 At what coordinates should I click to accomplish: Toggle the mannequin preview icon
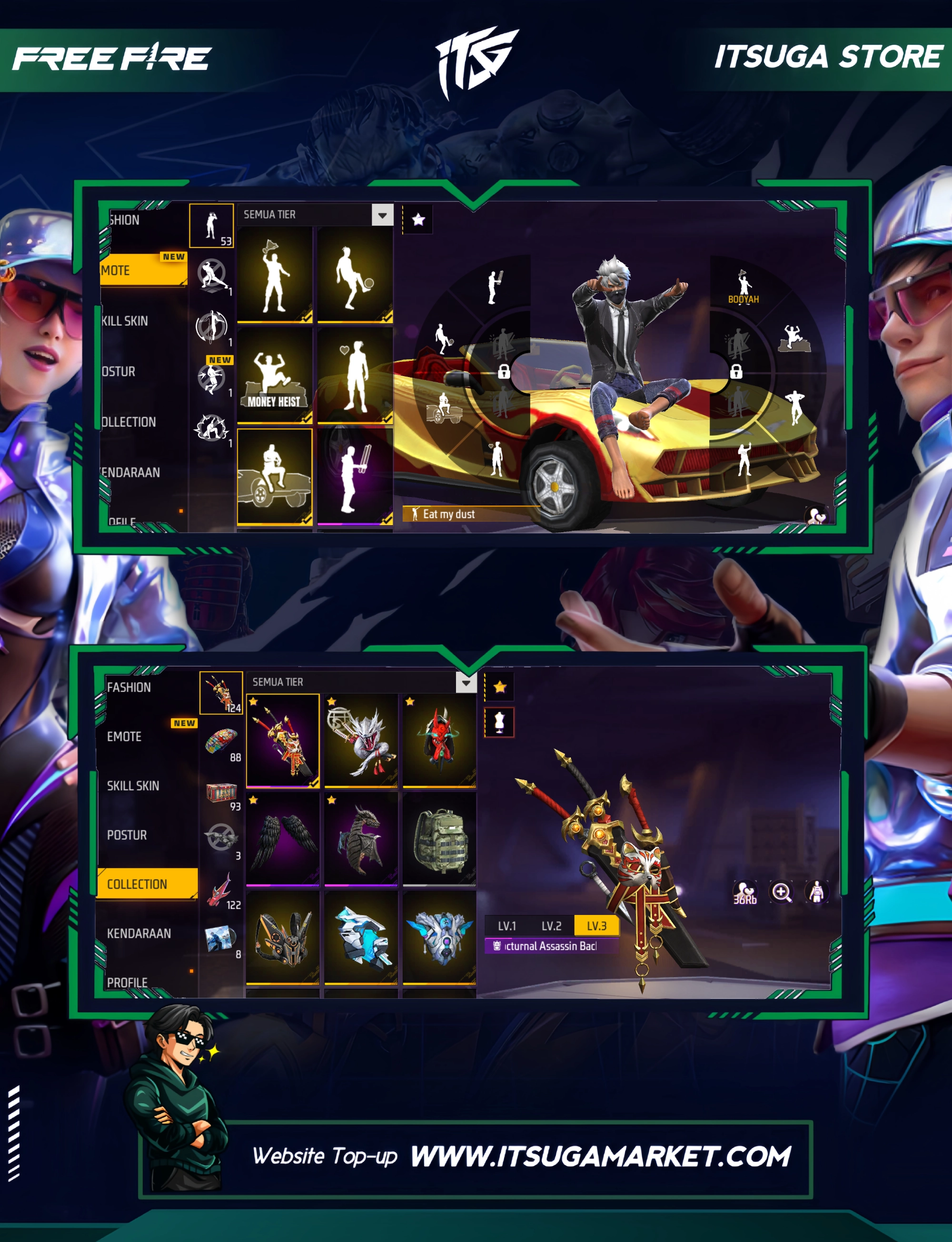click(499, 723)
